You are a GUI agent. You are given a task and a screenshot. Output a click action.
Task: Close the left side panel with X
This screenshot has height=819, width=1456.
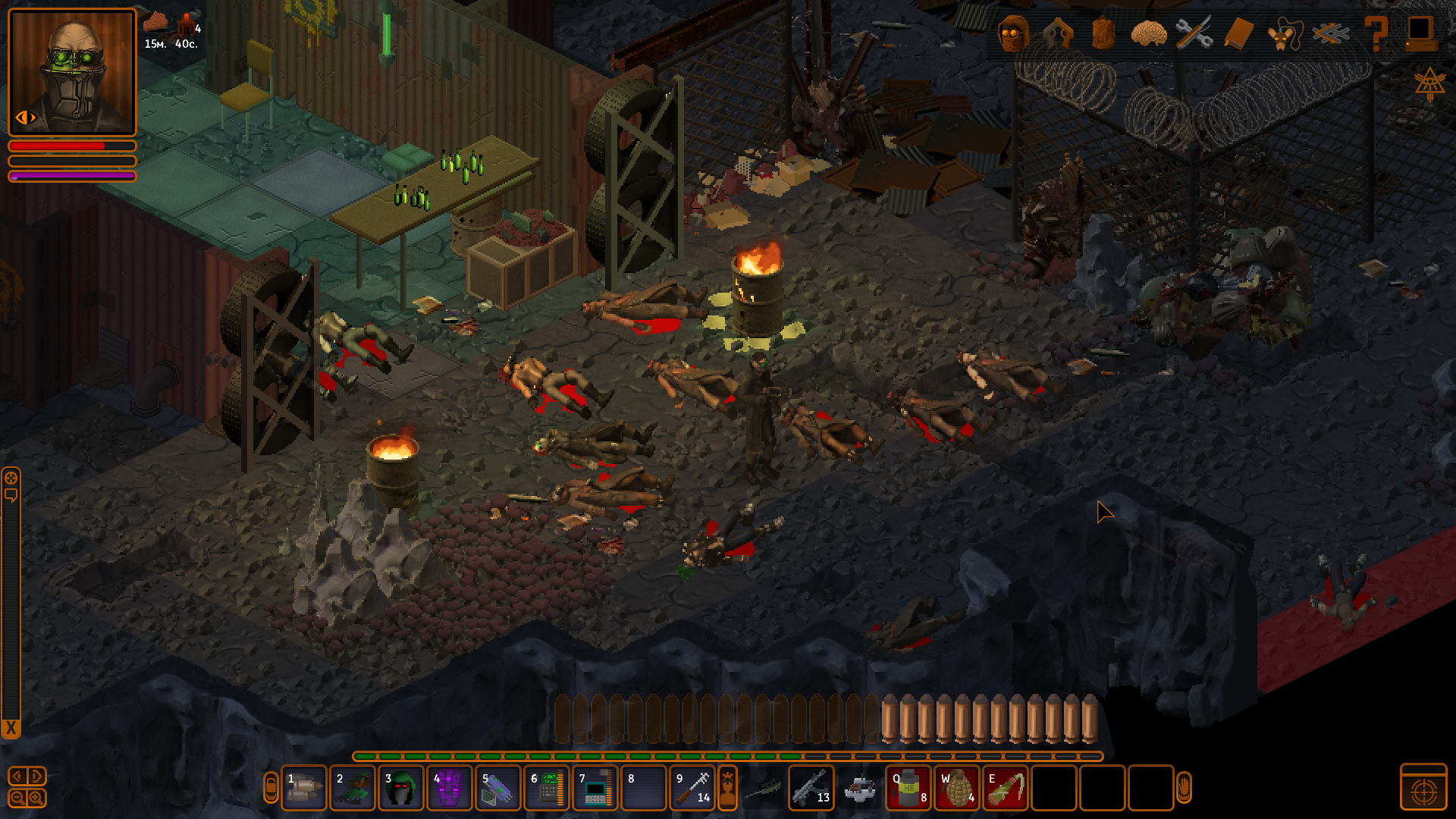point(11,729)
